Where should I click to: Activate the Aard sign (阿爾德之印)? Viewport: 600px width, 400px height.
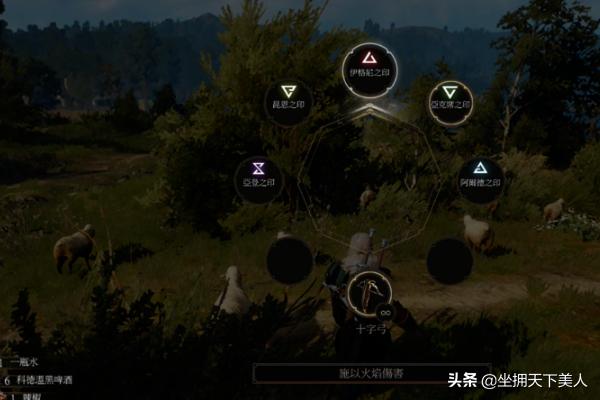[480, 174]
